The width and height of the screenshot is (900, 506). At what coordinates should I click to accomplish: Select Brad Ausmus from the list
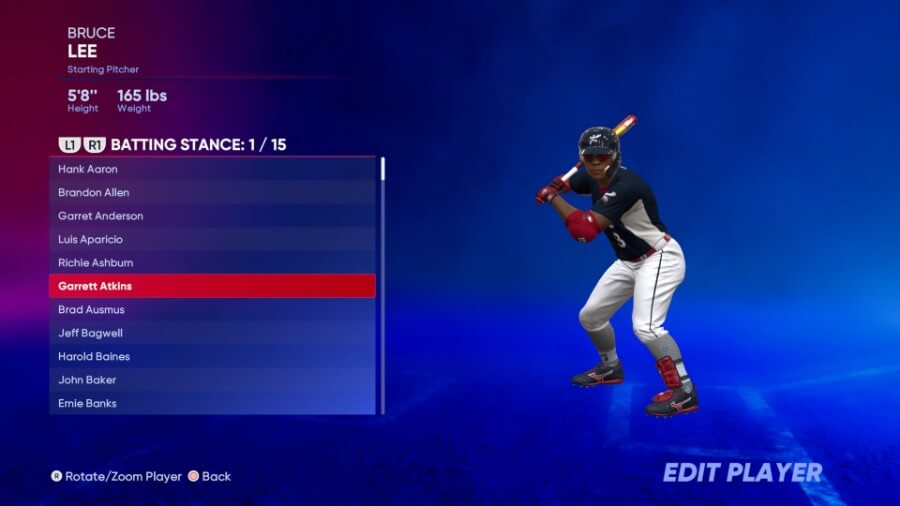click(x=212, y=310)
